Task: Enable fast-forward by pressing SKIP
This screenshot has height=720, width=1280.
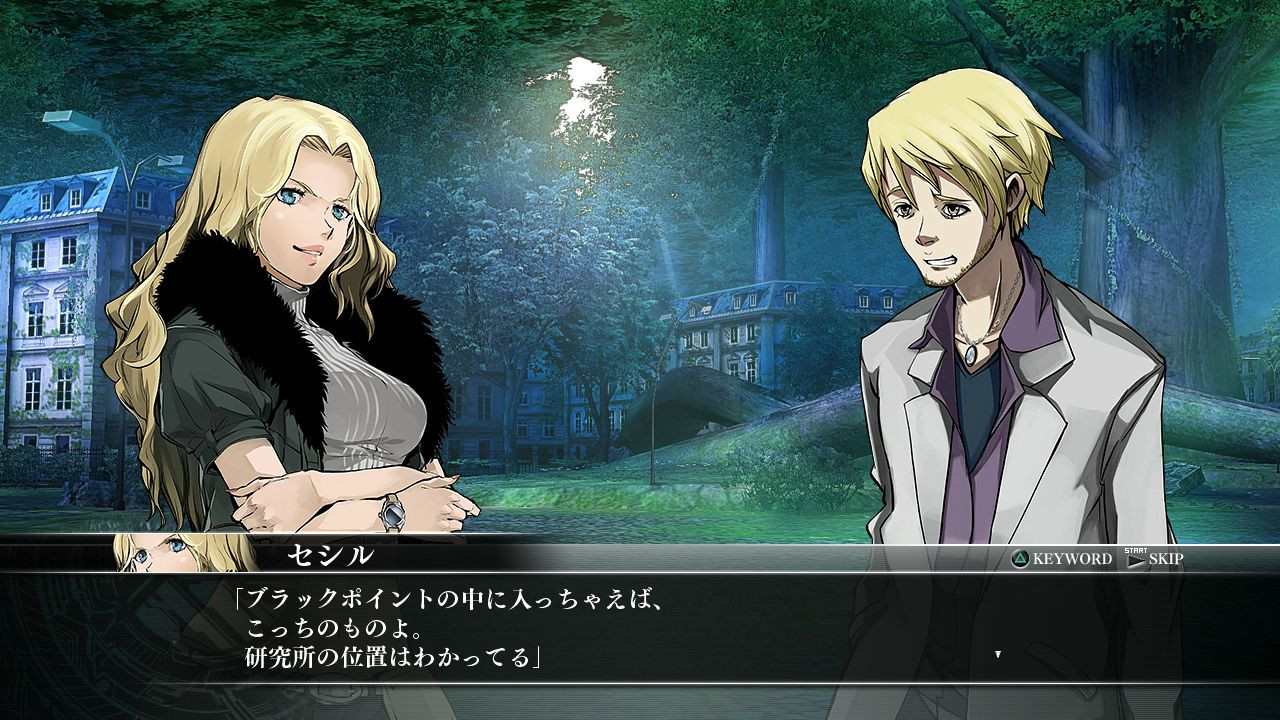Action: [1165, 560]
